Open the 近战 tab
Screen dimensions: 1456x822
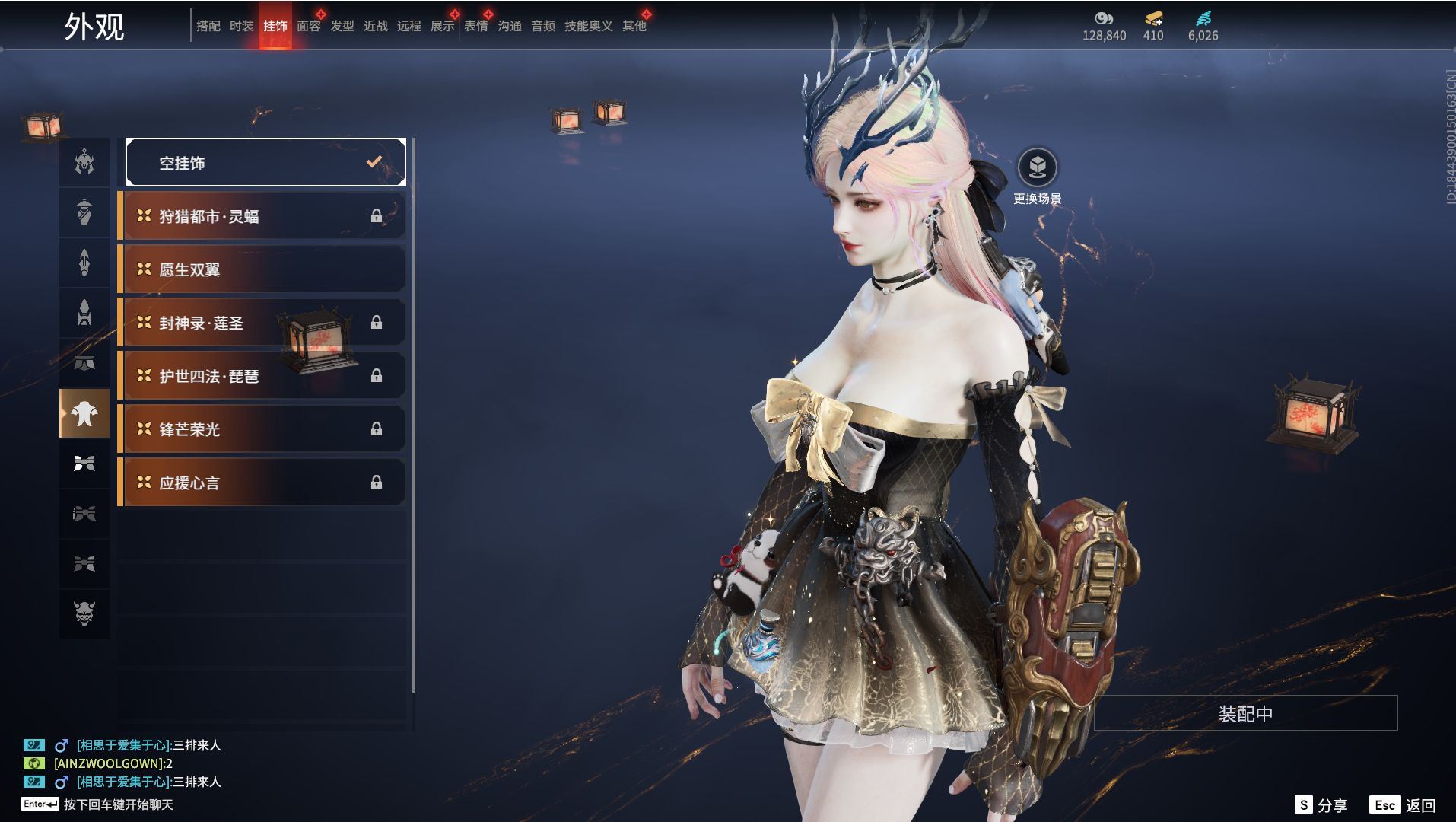pos(375,26)
